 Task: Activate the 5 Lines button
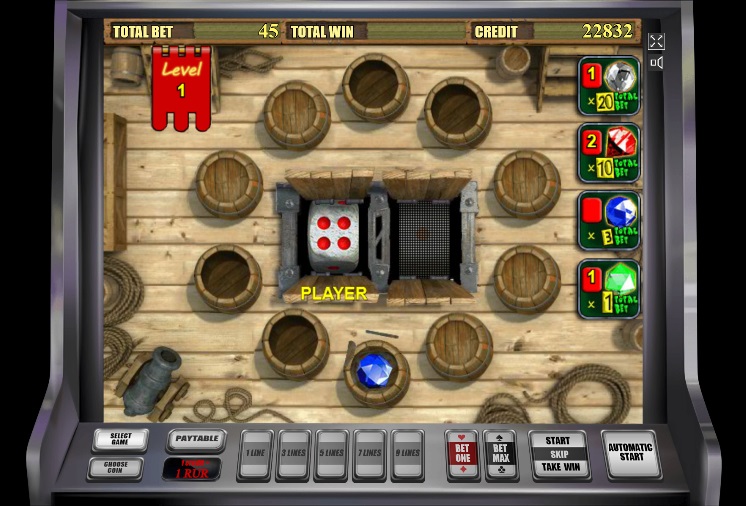pos(331,454)
